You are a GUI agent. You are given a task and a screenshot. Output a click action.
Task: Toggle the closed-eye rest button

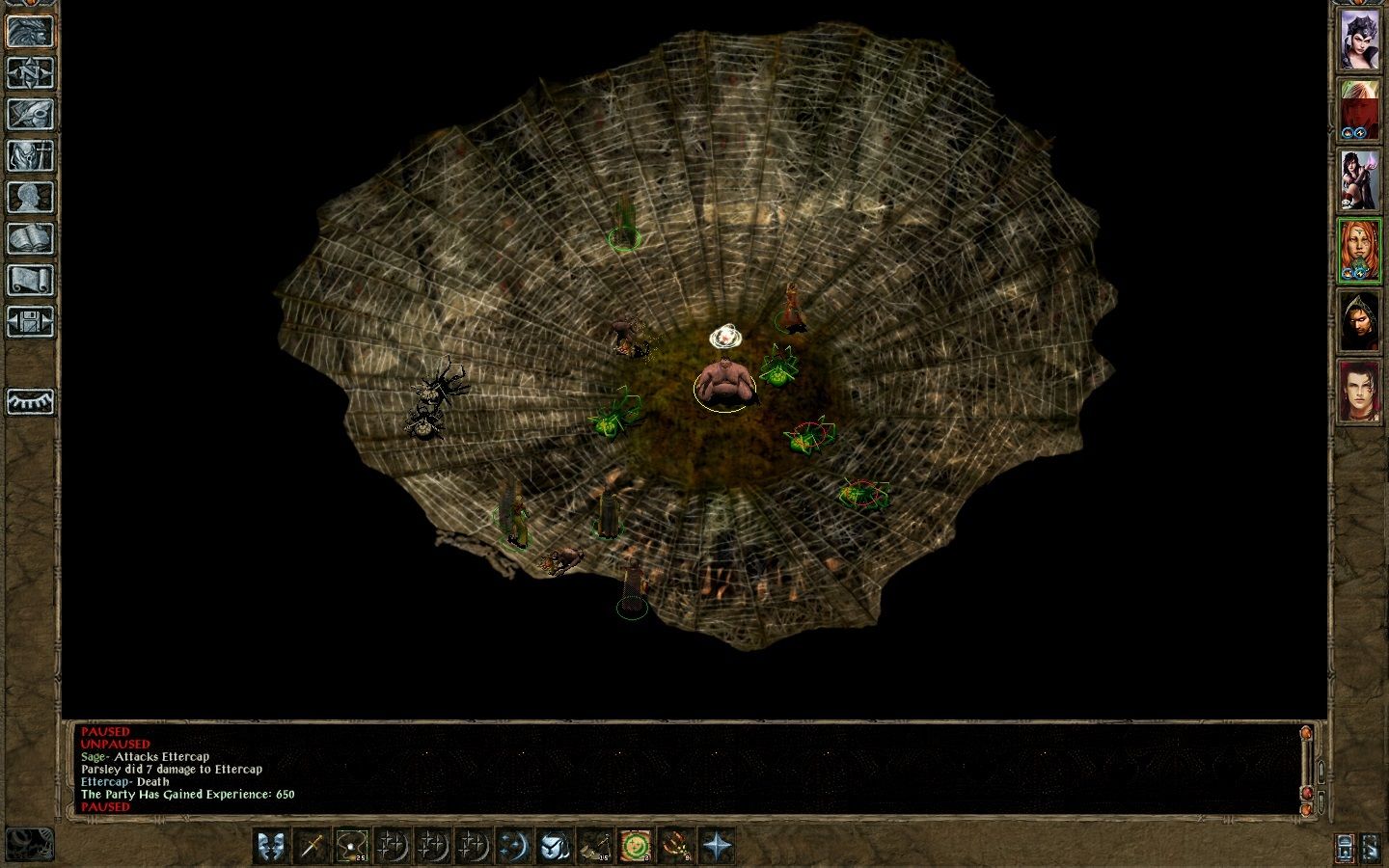30,401
